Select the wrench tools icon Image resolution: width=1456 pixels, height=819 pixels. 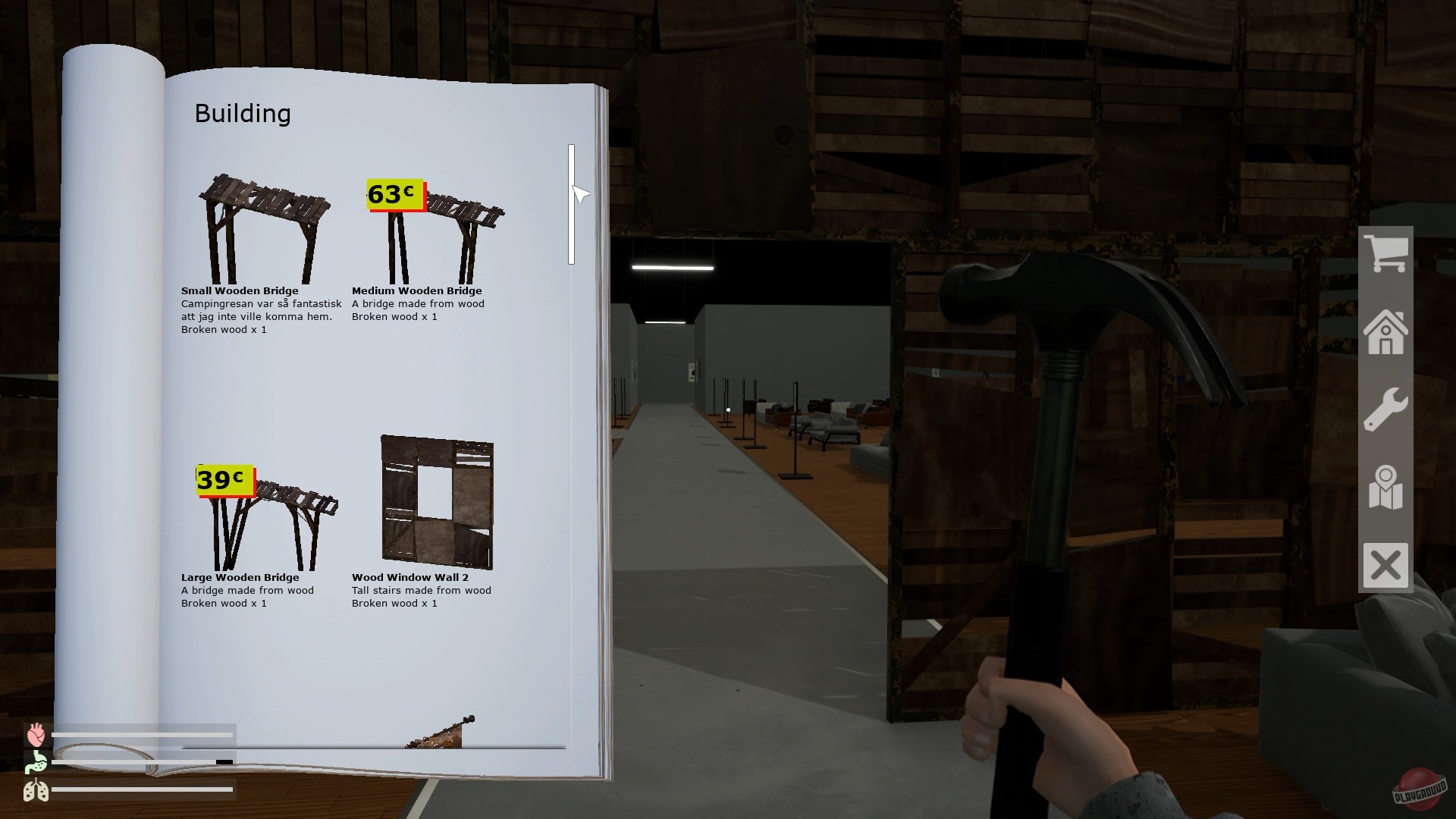click(x=1386, y=409)
